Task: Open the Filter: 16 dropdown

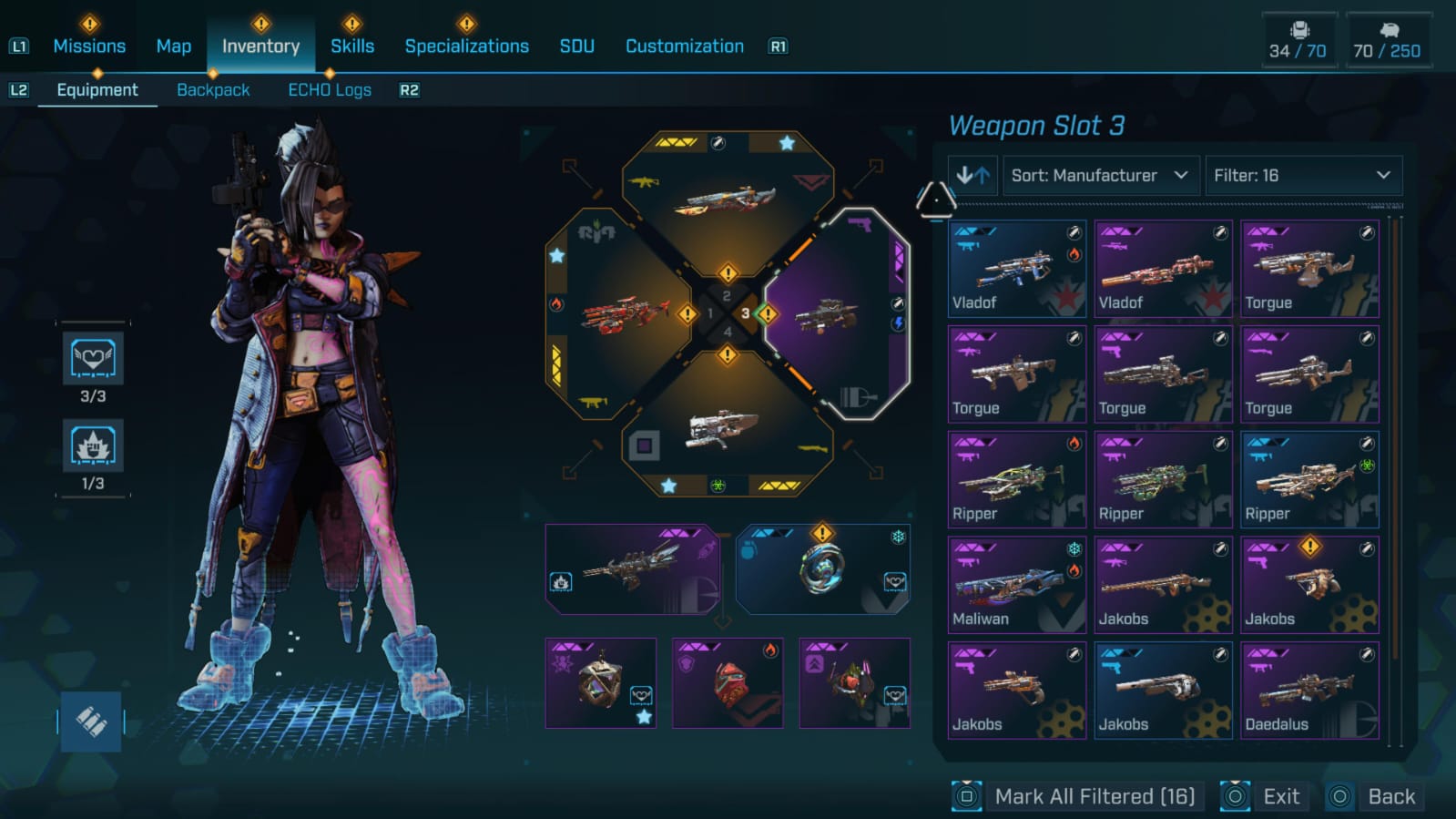Action: 1301,175
